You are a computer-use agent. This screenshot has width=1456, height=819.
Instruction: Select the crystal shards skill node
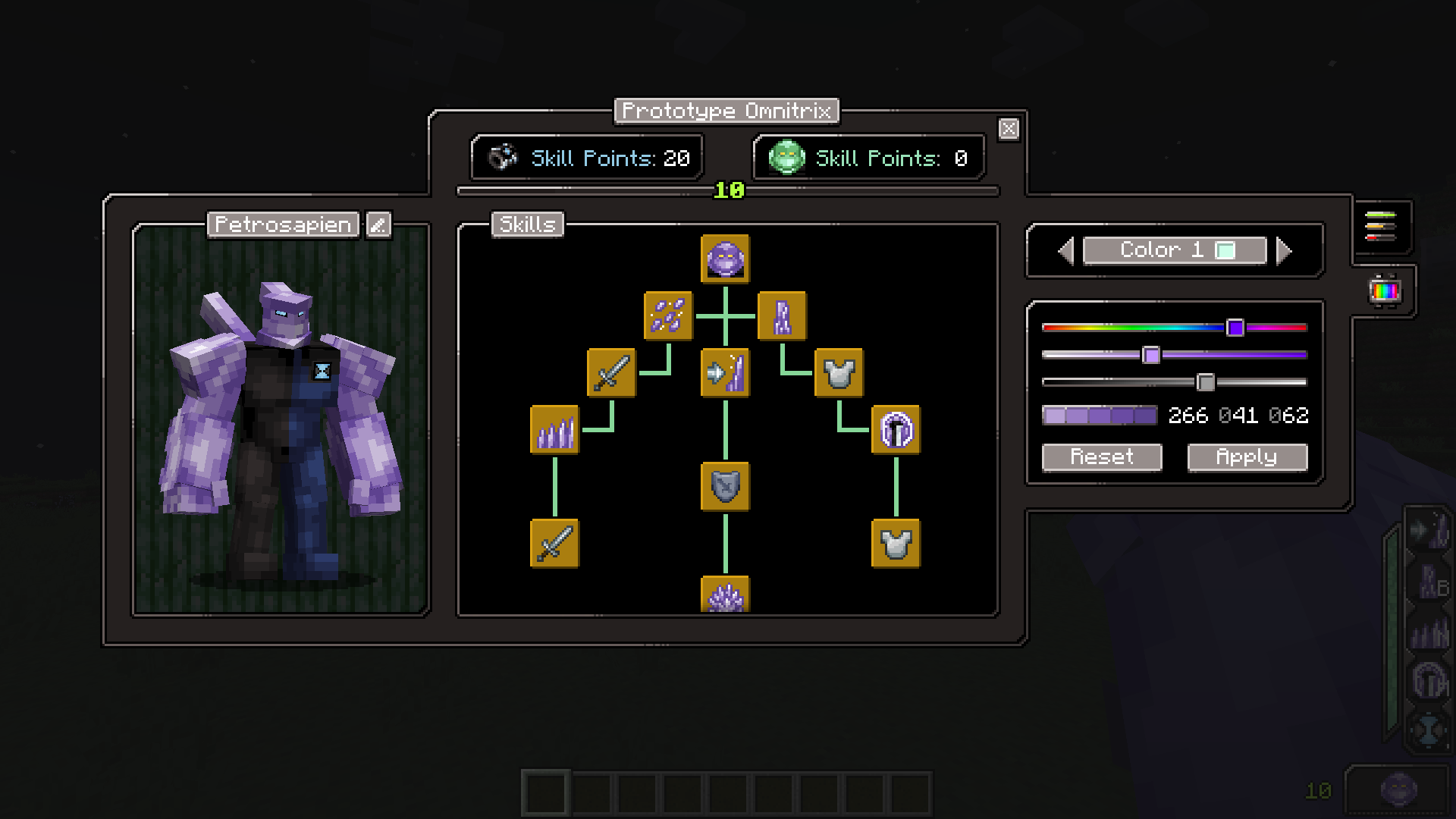click(668, 315)
